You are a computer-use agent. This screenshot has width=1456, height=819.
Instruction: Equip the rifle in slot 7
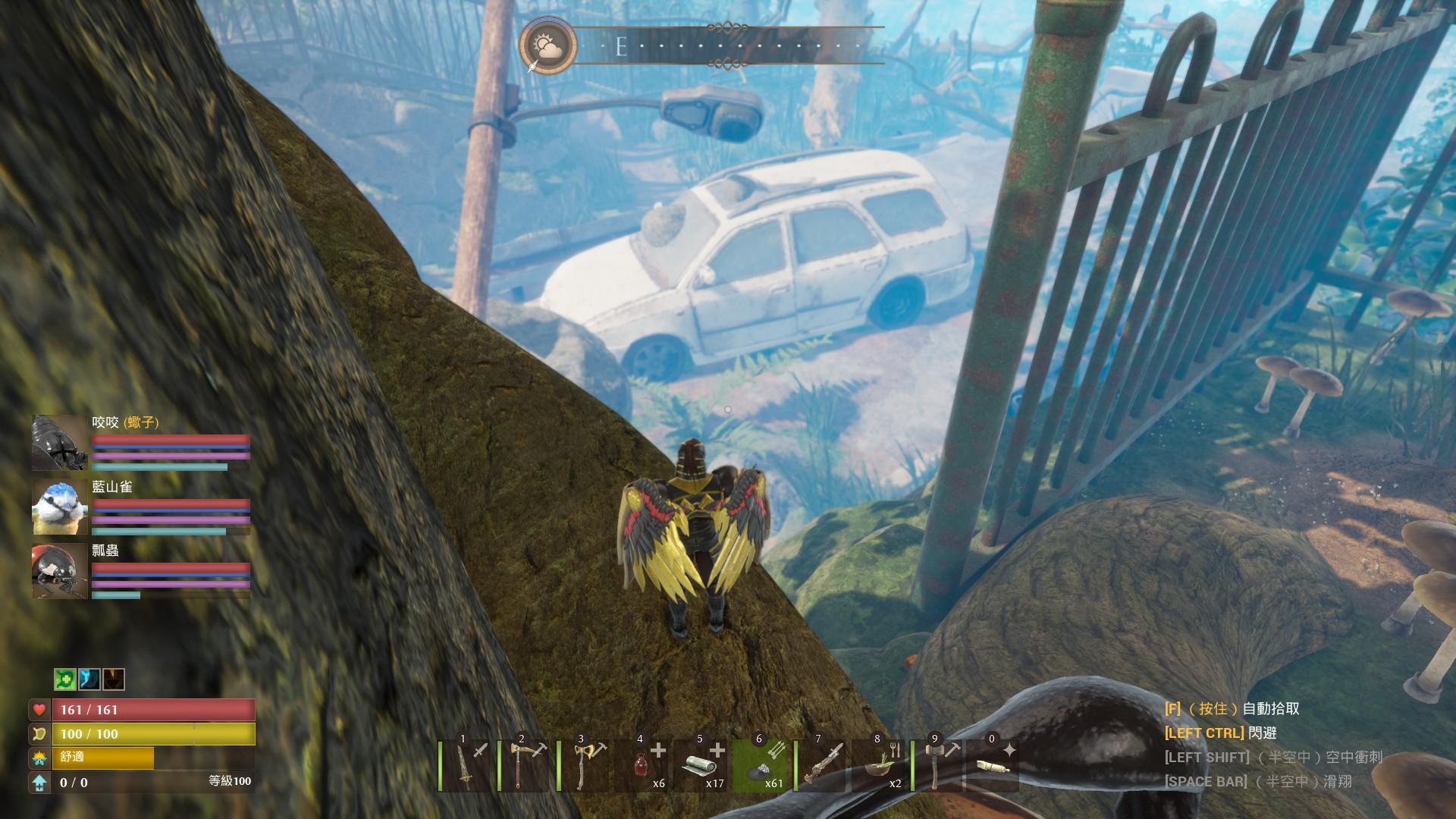[821, 766]
